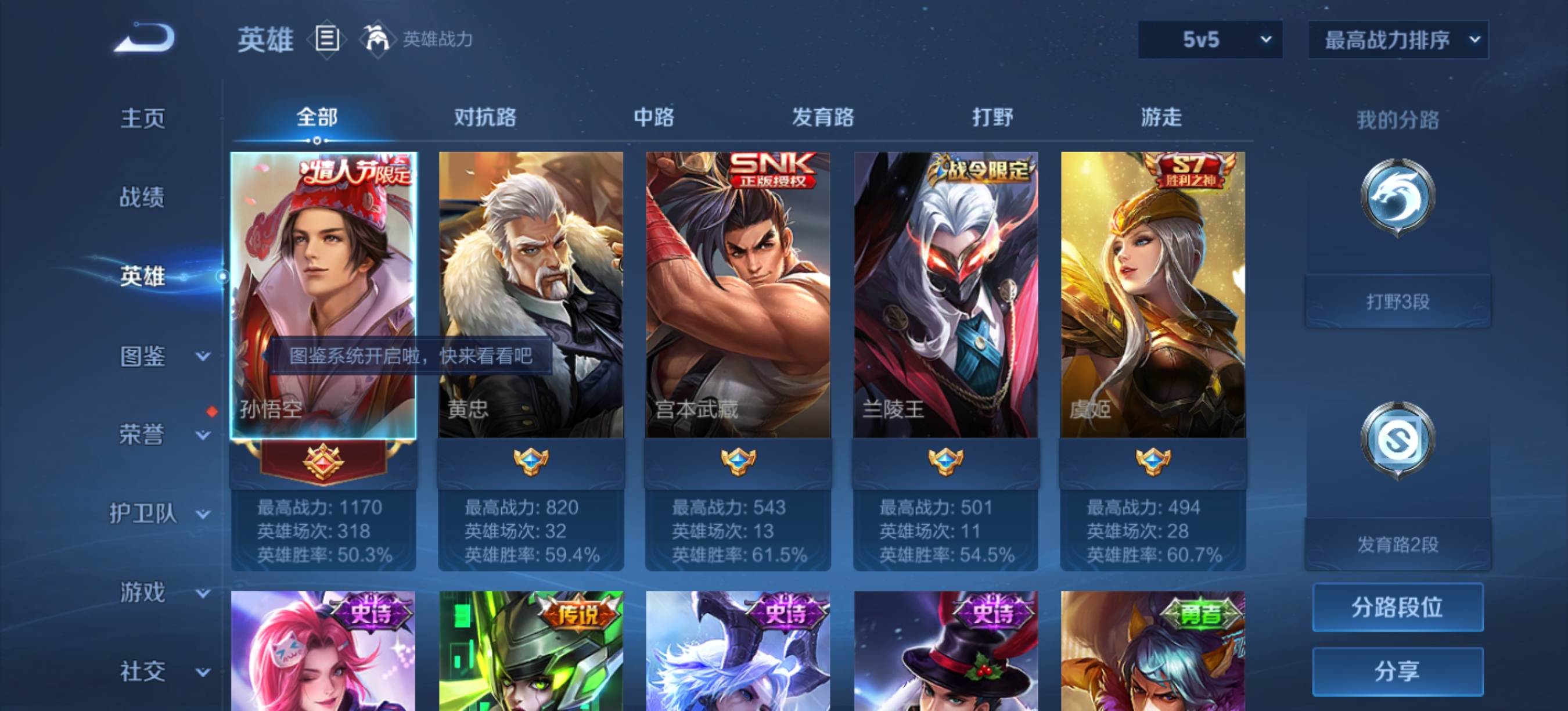Choose the 游走 tab
The height and width of the screenshot is (711, 1568).
[x=1161, y=116]
